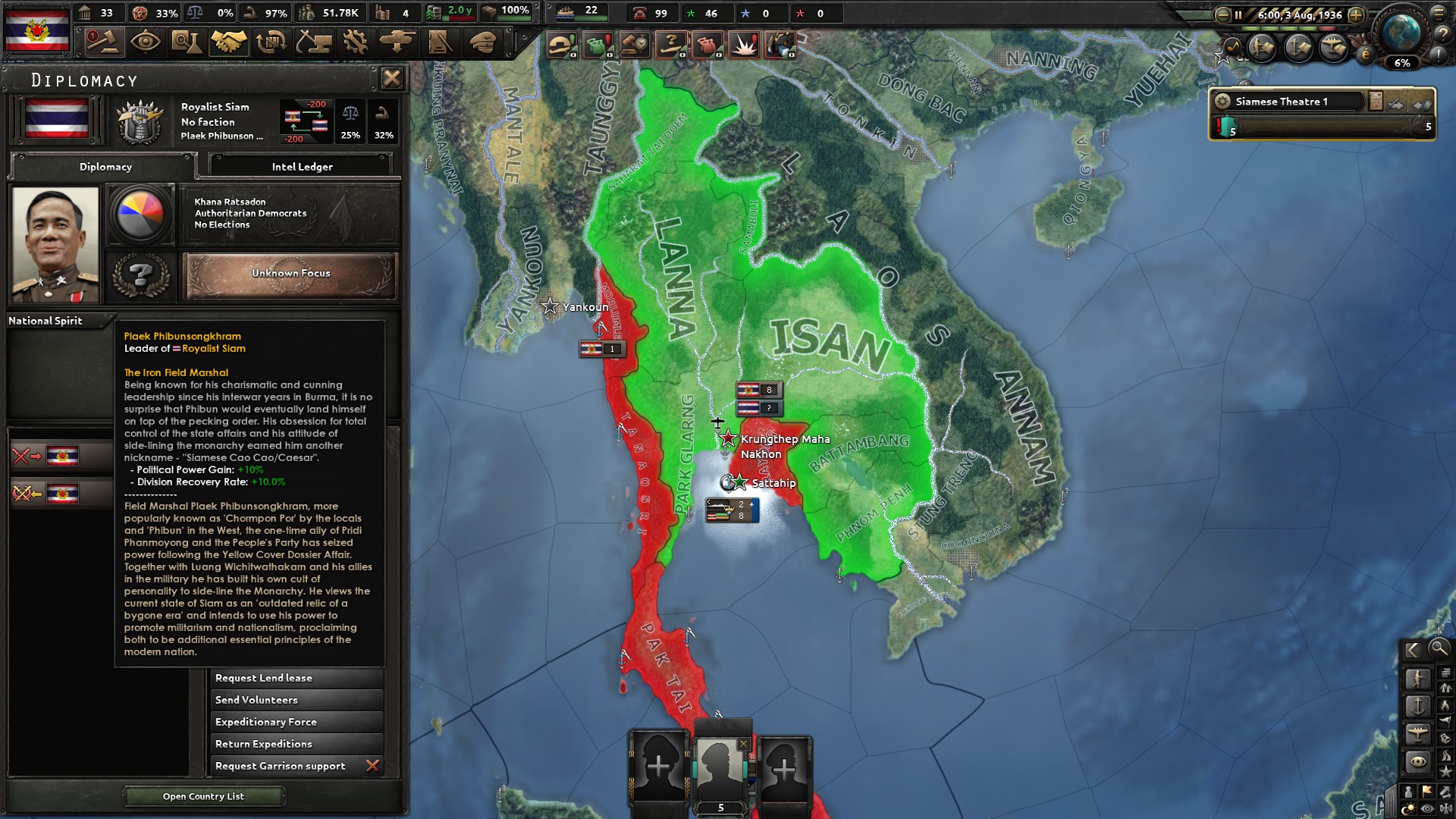1456x819 pixels.
Task: Click the Send Volunteers button
Action: pyautogui.click(x=296, y=699)
